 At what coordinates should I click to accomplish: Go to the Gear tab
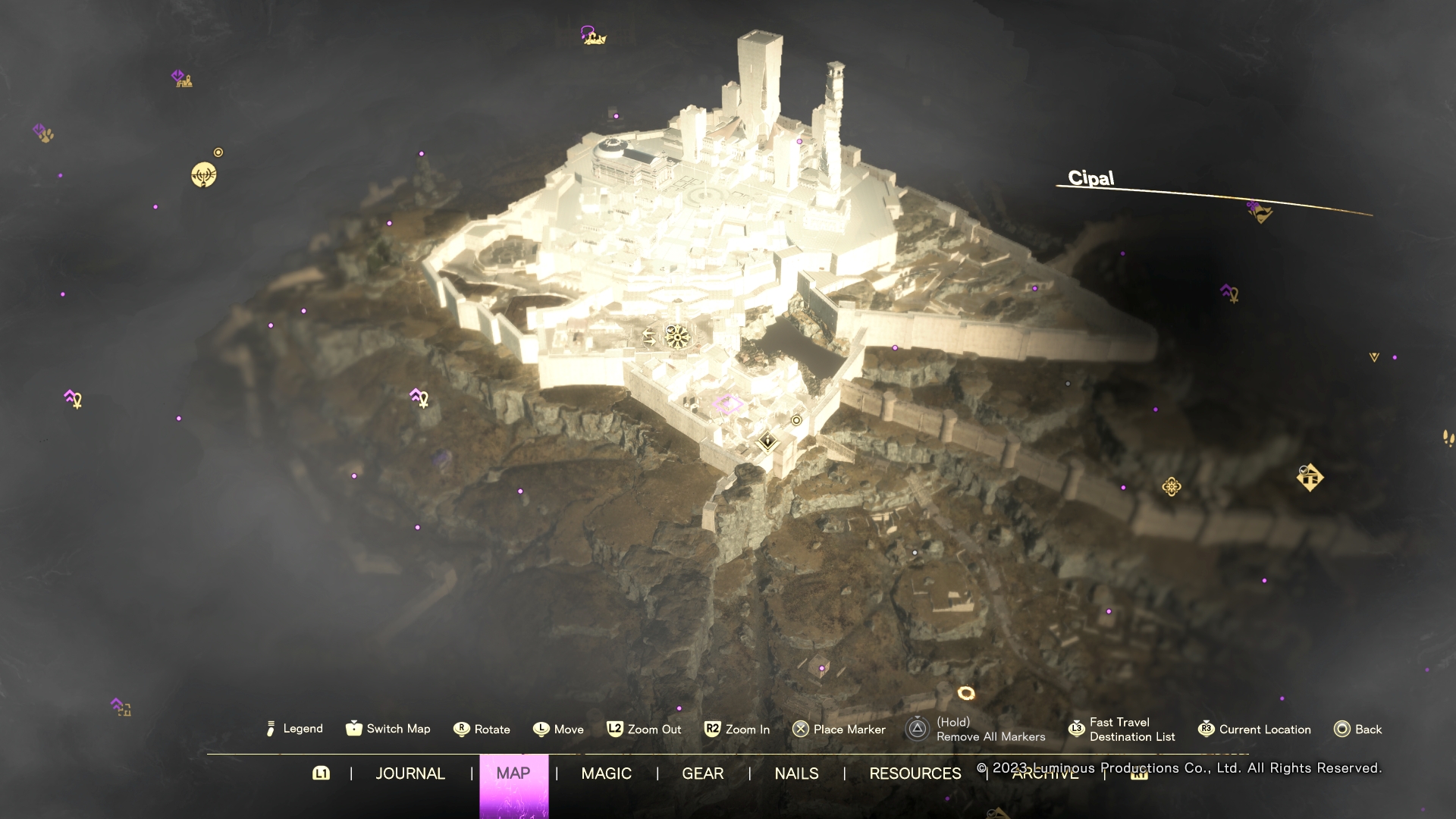coord(702,773)
